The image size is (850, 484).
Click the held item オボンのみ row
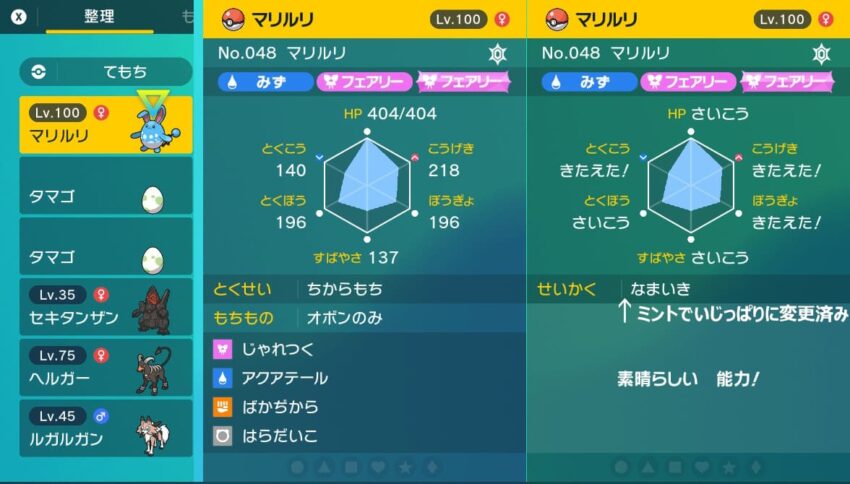[364, 318]
